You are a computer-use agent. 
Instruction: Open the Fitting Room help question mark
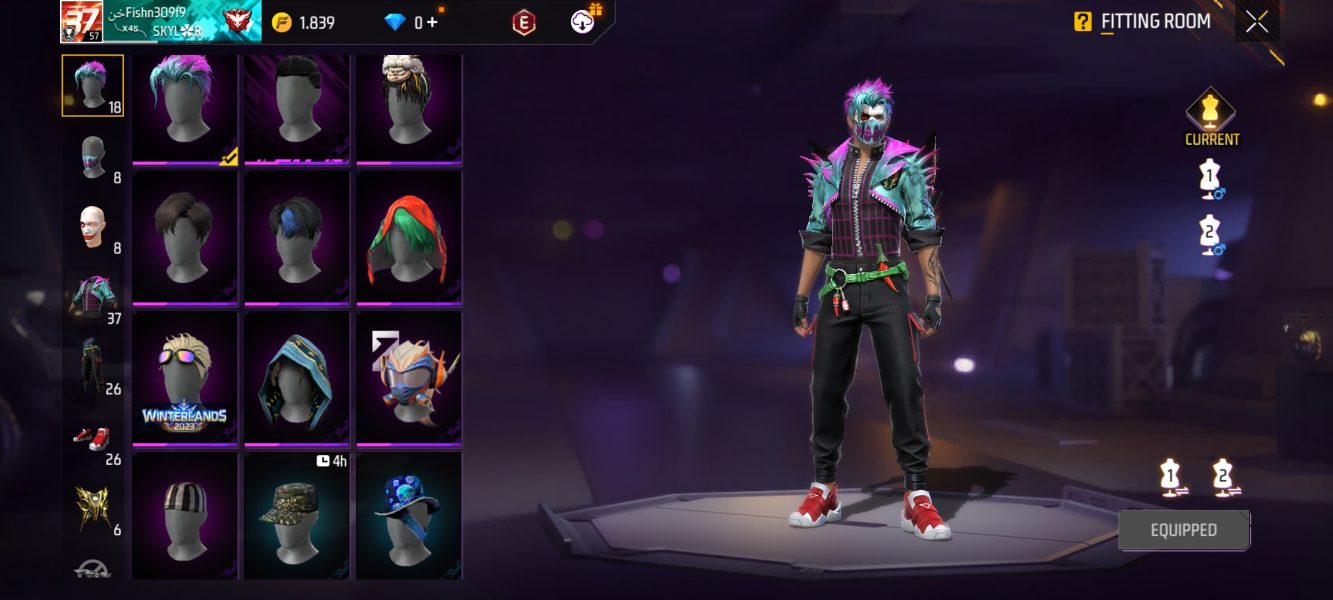1083,21
